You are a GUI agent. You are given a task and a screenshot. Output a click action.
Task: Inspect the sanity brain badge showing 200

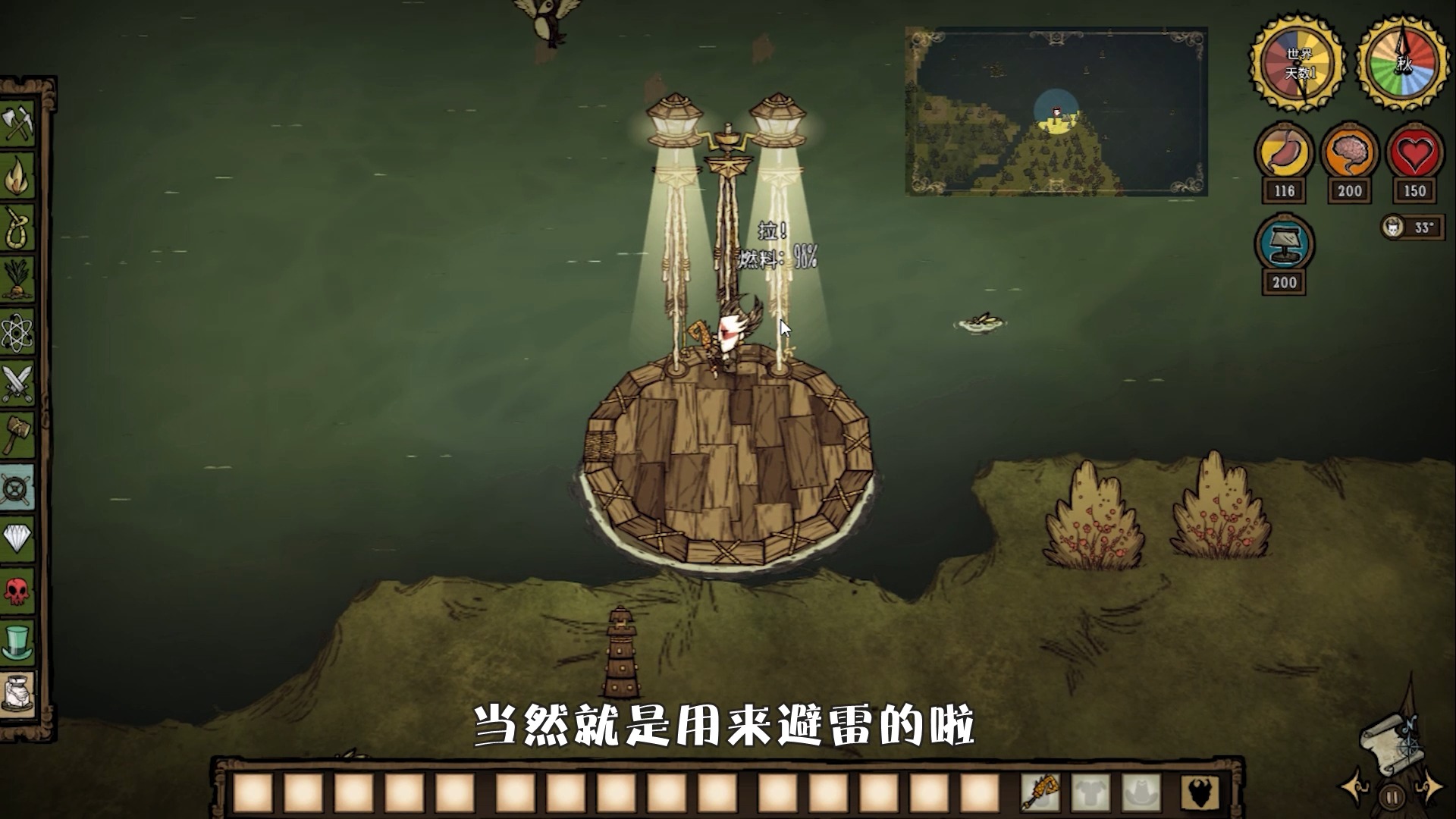(x=1349, y=152)
